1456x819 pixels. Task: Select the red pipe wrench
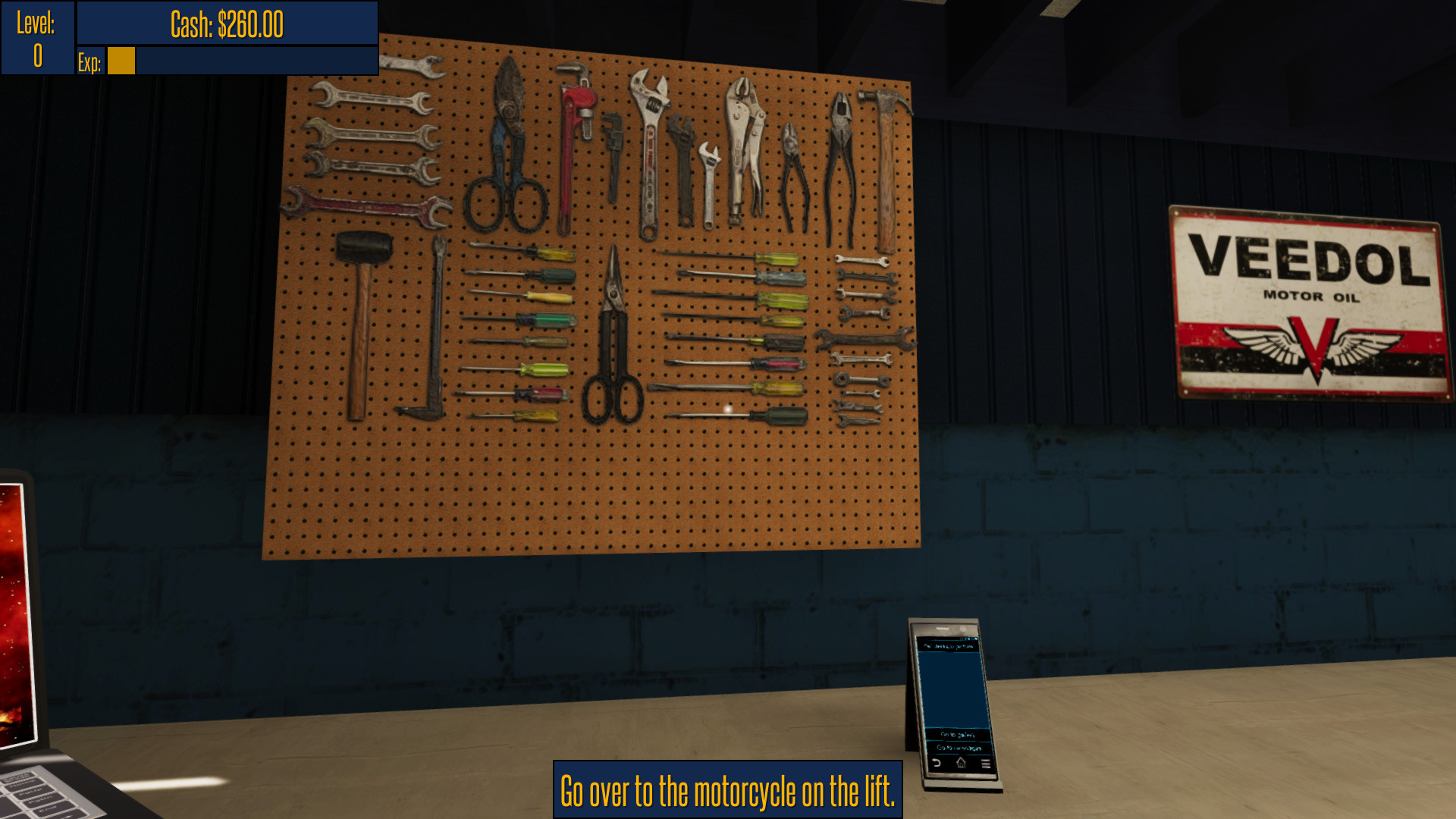573,136
